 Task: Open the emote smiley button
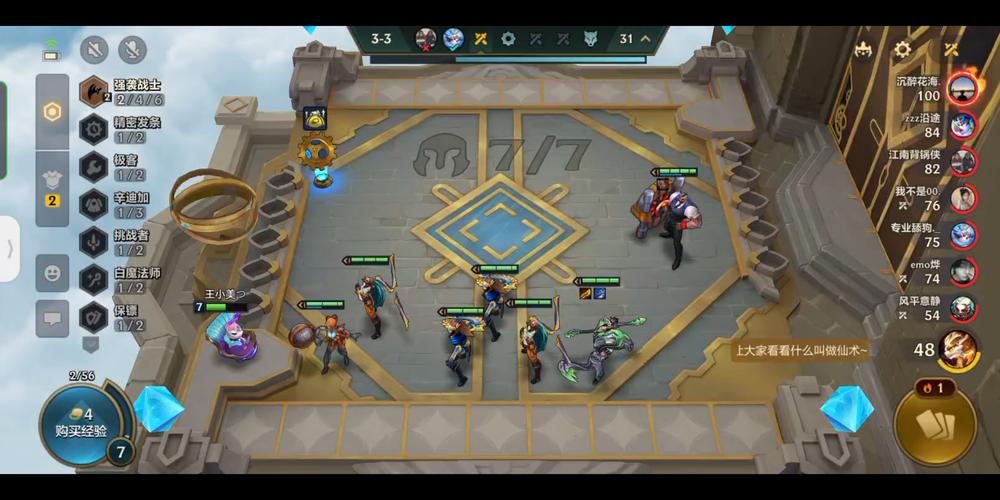(52, 272)
